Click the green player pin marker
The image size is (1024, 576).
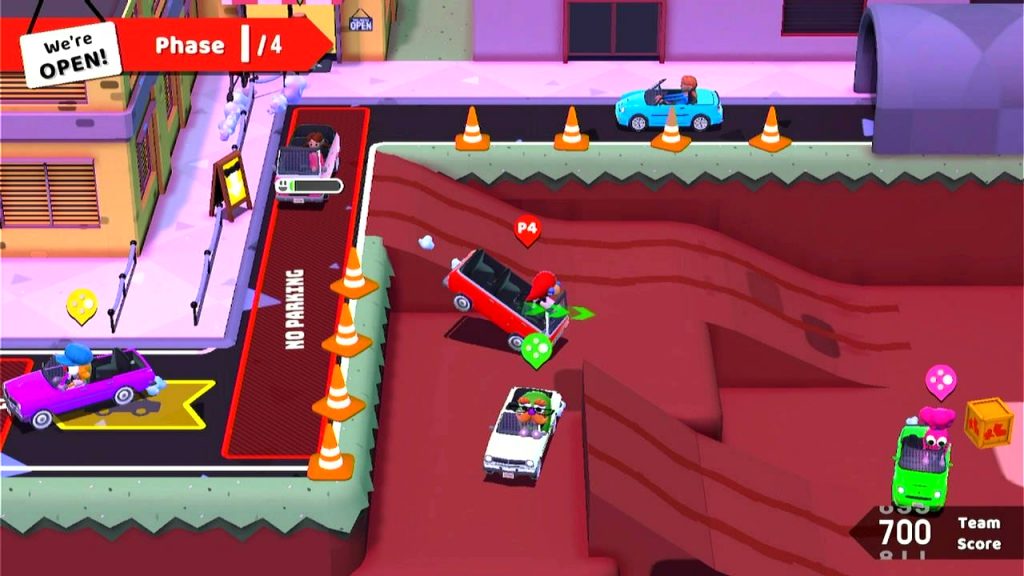[536, 349]
